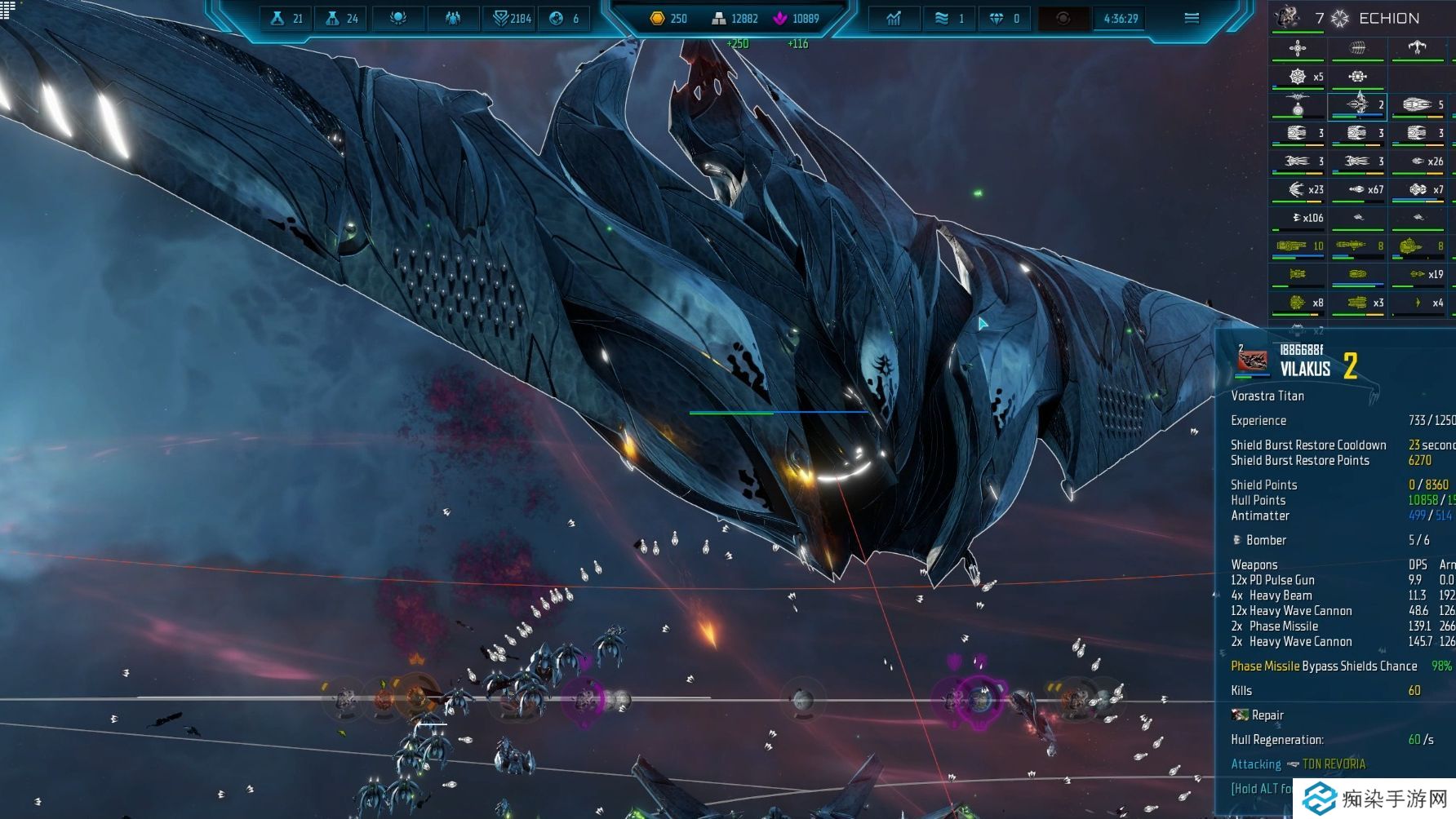The height and width of the screenshot is (819, 1456).
Task: Click the gem icon showing 0
Action: [1005, 18]
